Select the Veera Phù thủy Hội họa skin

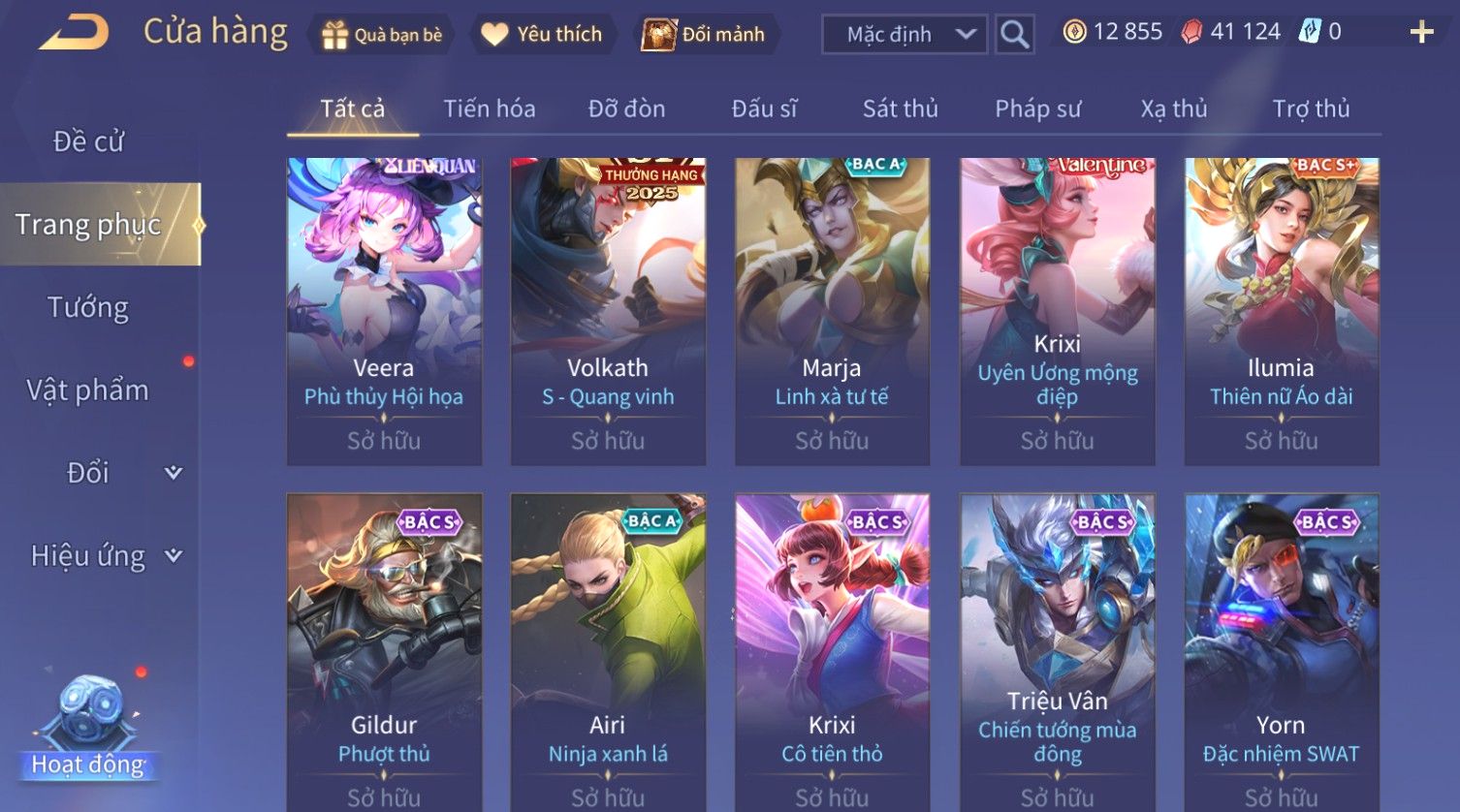(x=384, y=310)
